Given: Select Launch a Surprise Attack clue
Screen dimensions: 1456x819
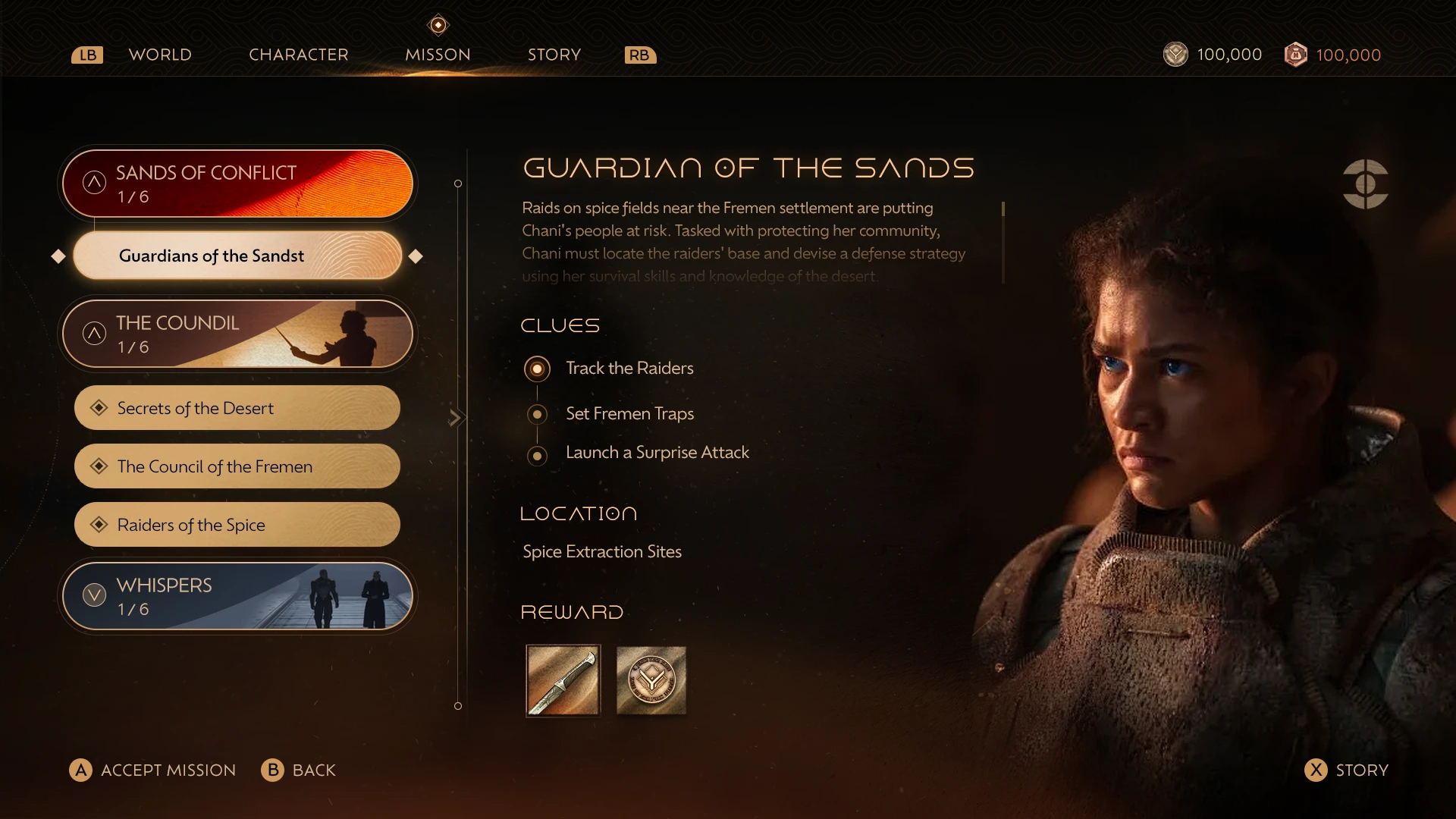Looking at the screenshot, I should (656, 453).
